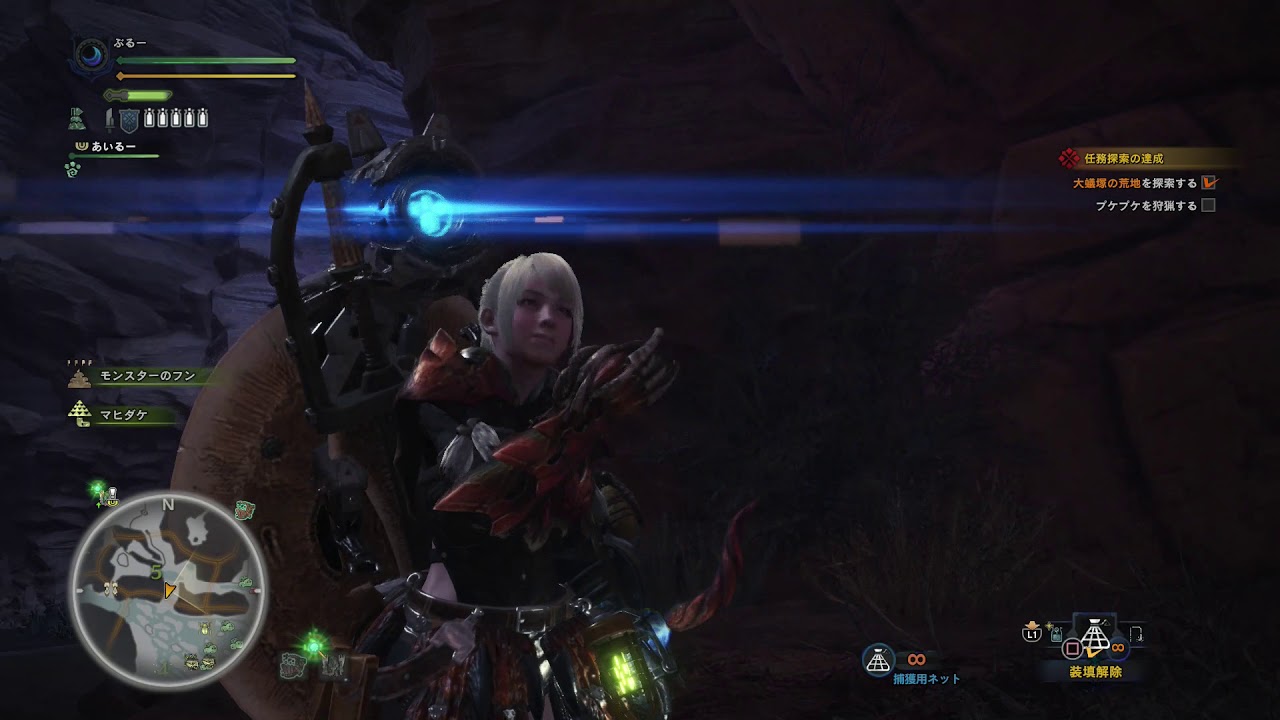This screenshot has width=1280, height=720.
Task: Click the 大蟻塚の荒地を探索する objective
Action: [x=1135, y=183]
